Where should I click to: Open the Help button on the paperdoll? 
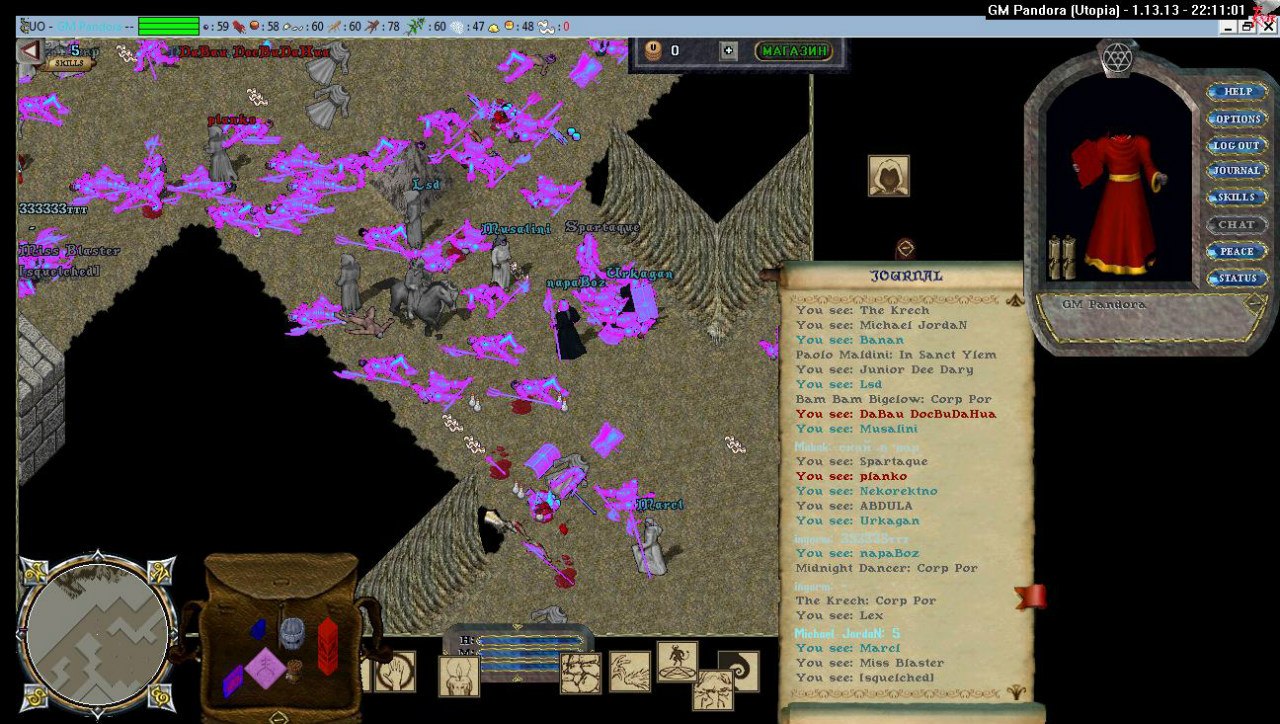[x=1237, y=92]
